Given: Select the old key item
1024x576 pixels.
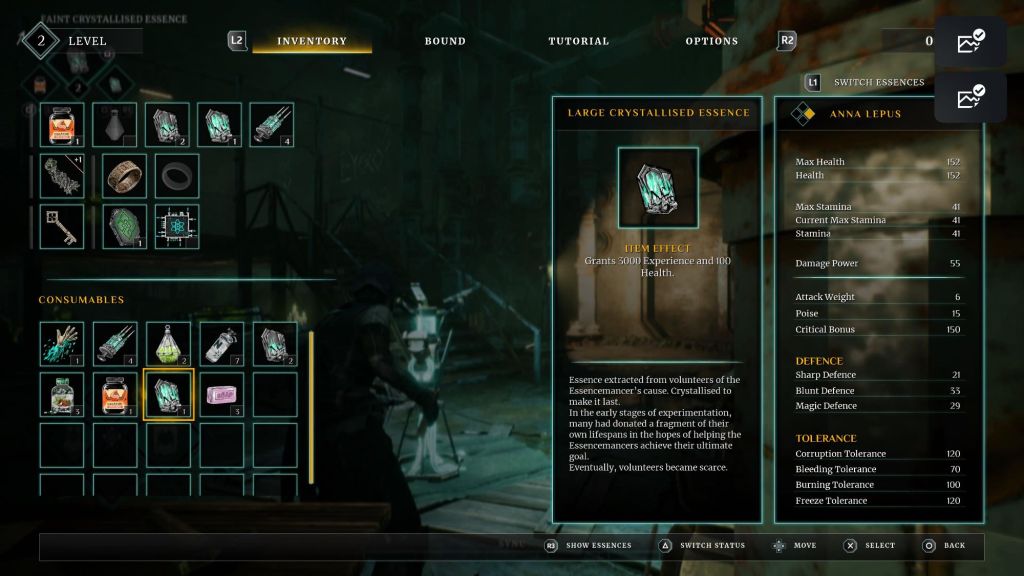Looking at the screenshot, I should (x=62, y=227).
